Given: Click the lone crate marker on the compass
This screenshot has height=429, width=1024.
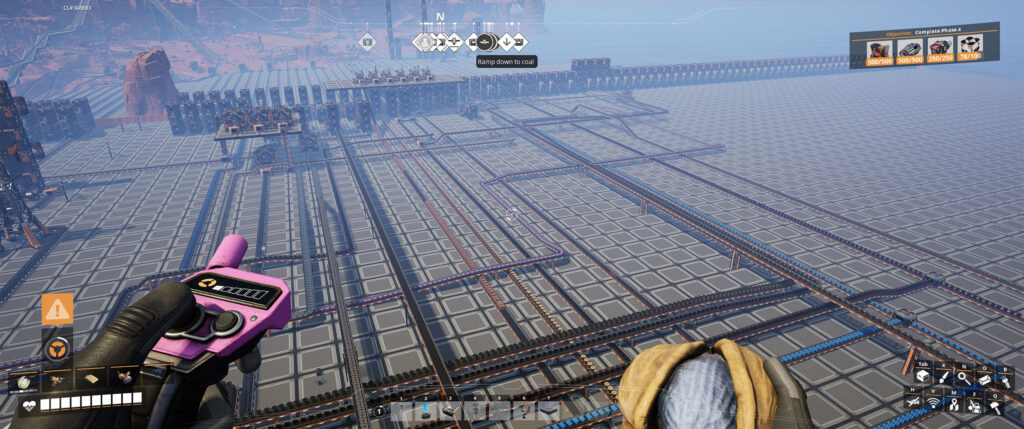Looking at the screenshot, I should [x=367, y=42].
